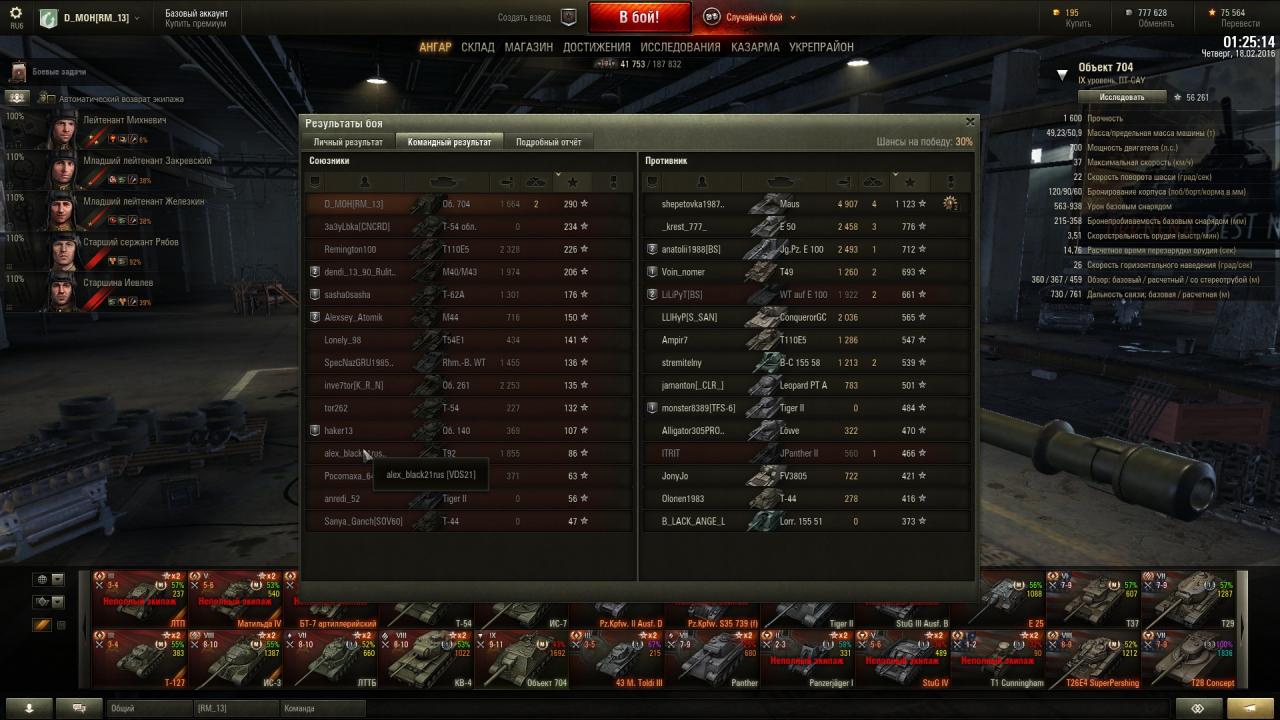This screenshot has width=1280, height=720.
Task: Open the Общий chat channel tab
Action: pyautogui.click(x=148, y=708)
